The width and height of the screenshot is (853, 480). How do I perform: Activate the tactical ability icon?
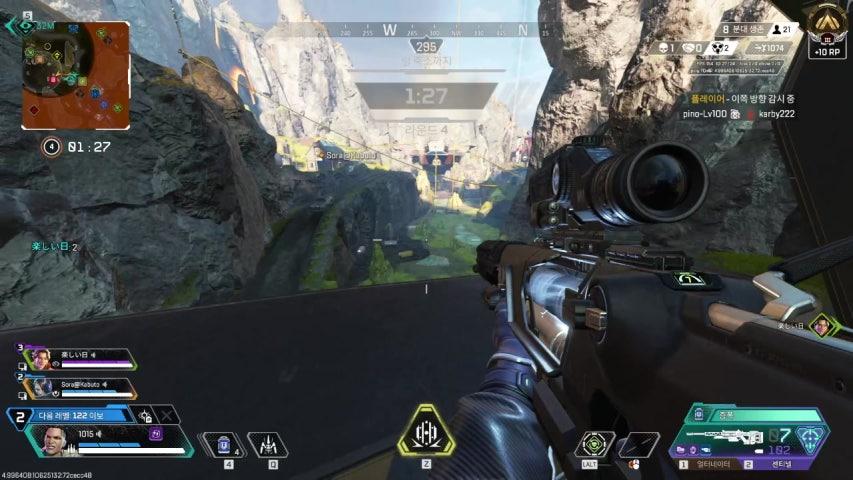click(267, 442)
